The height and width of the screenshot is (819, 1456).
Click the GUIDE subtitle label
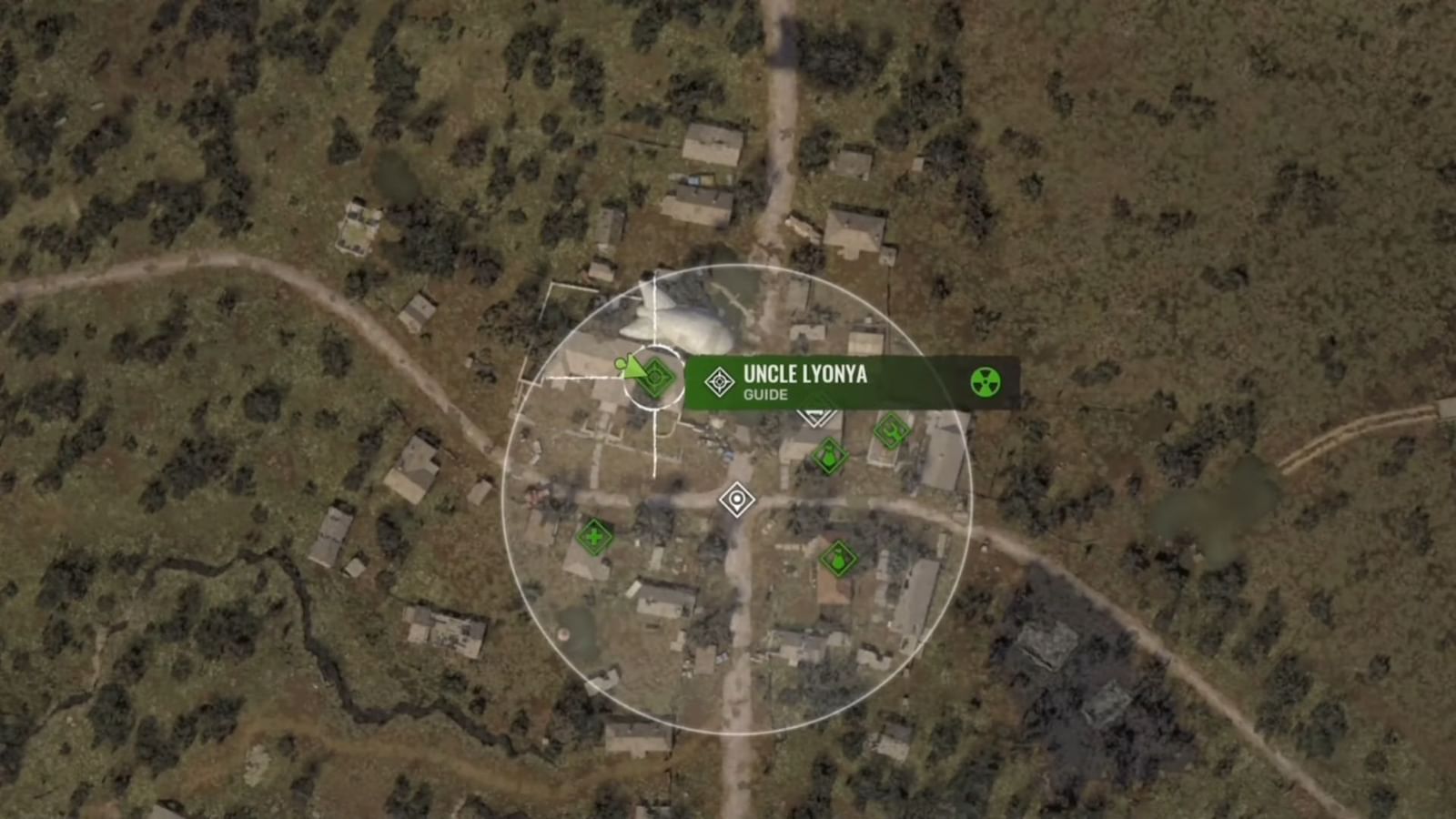(765, 395)
